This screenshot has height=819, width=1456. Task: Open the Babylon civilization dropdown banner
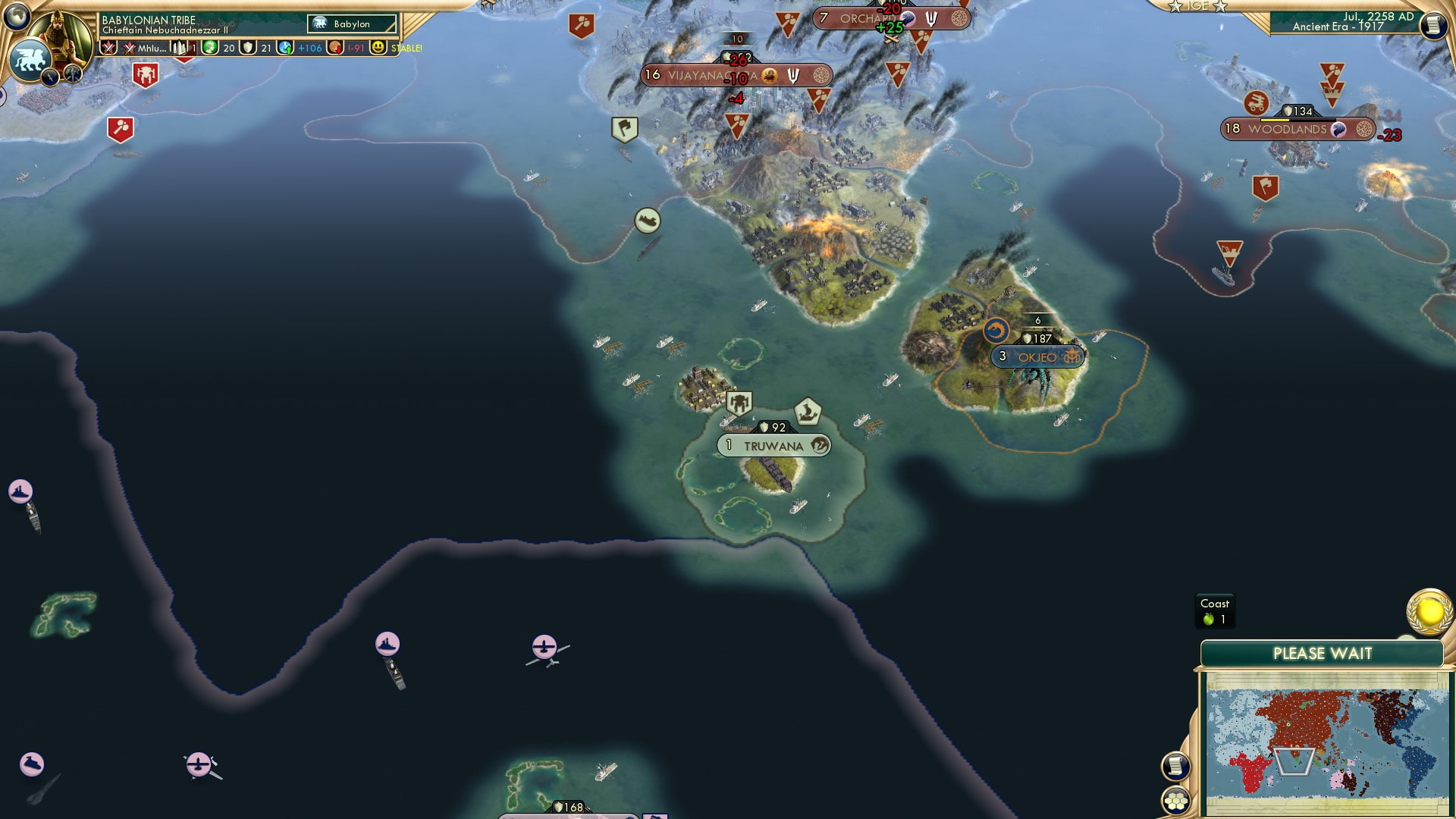click(x=350, y=24)
